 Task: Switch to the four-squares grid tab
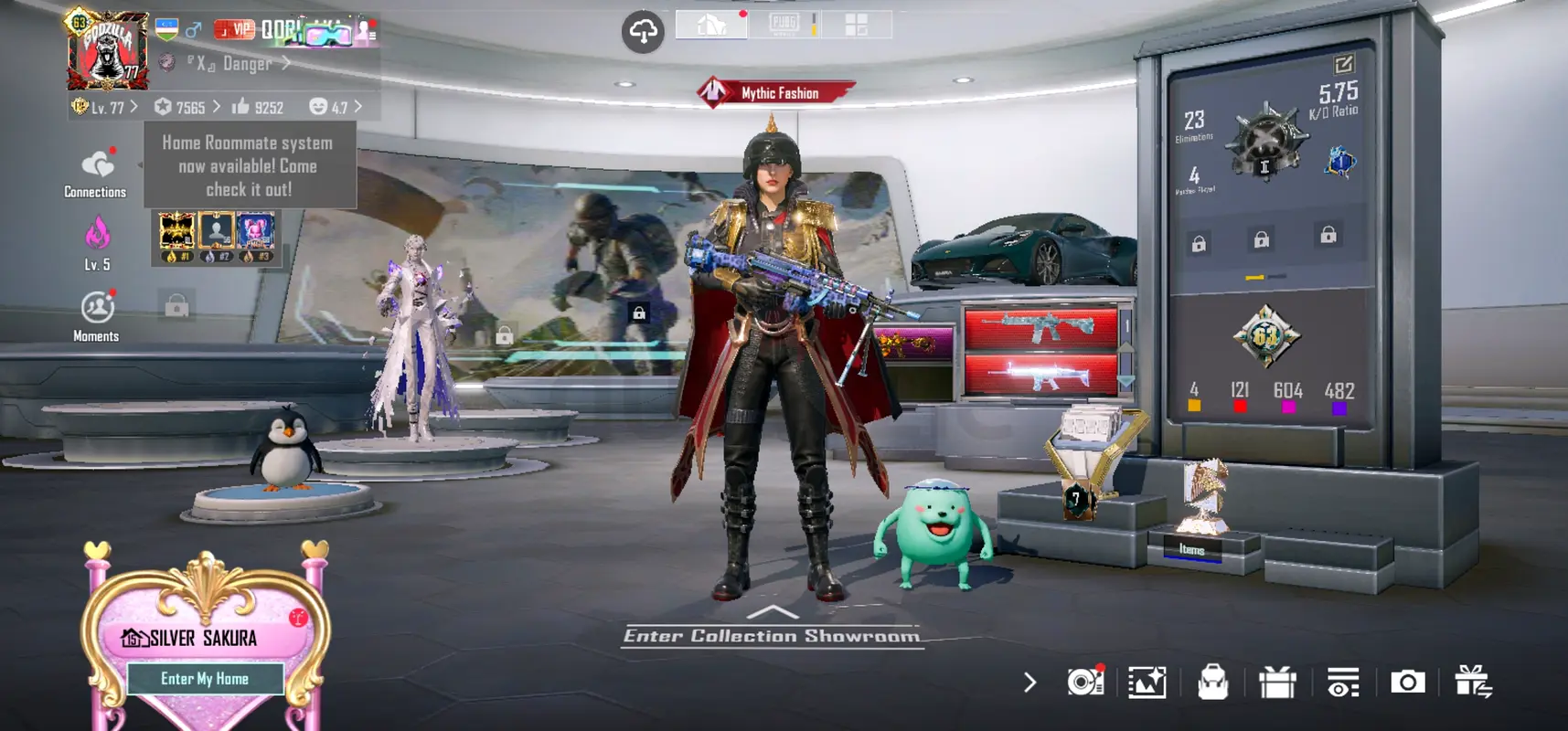856,25
